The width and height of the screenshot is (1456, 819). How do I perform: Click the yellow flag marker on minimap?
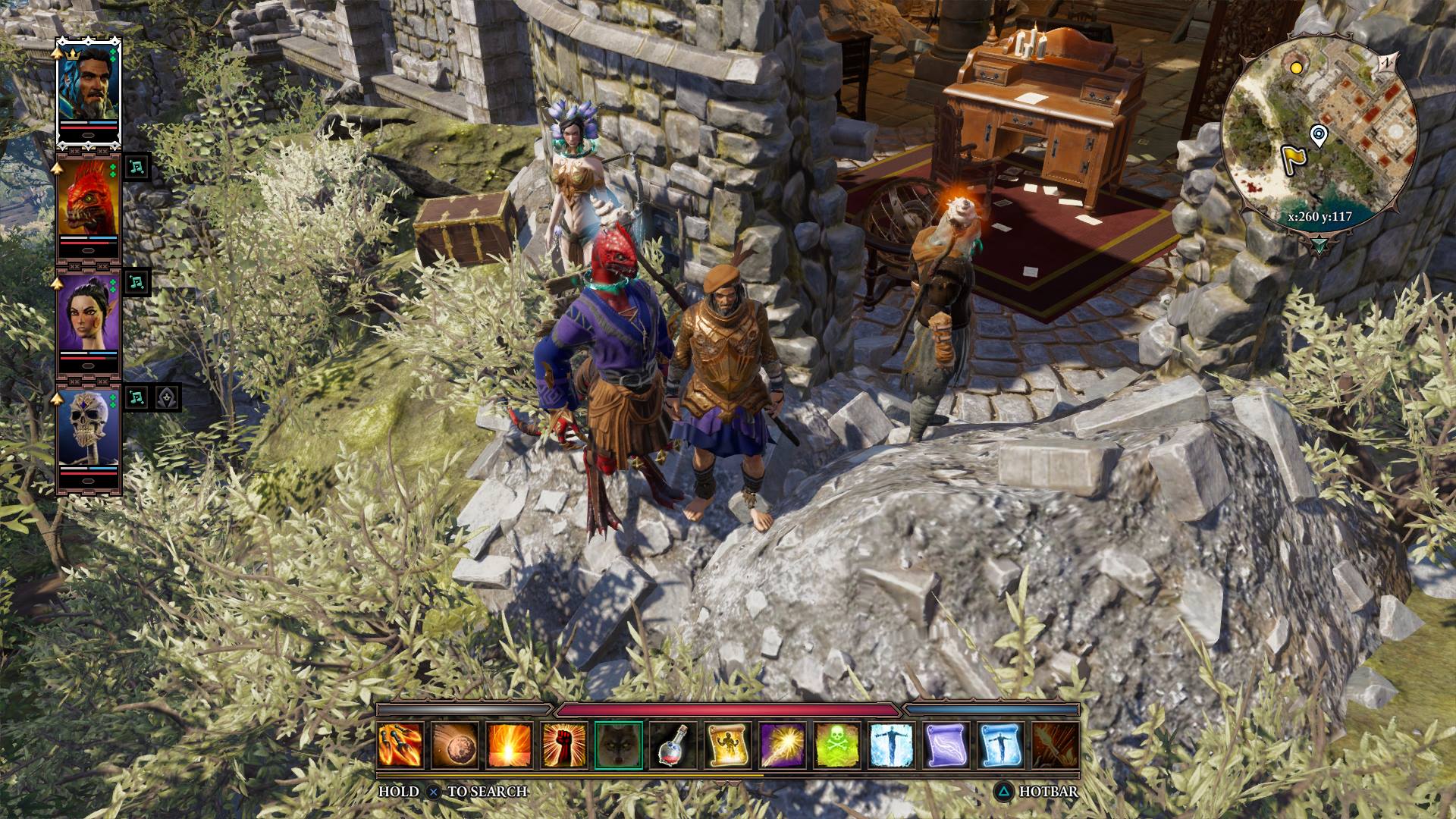click(x=1291, y=157)
